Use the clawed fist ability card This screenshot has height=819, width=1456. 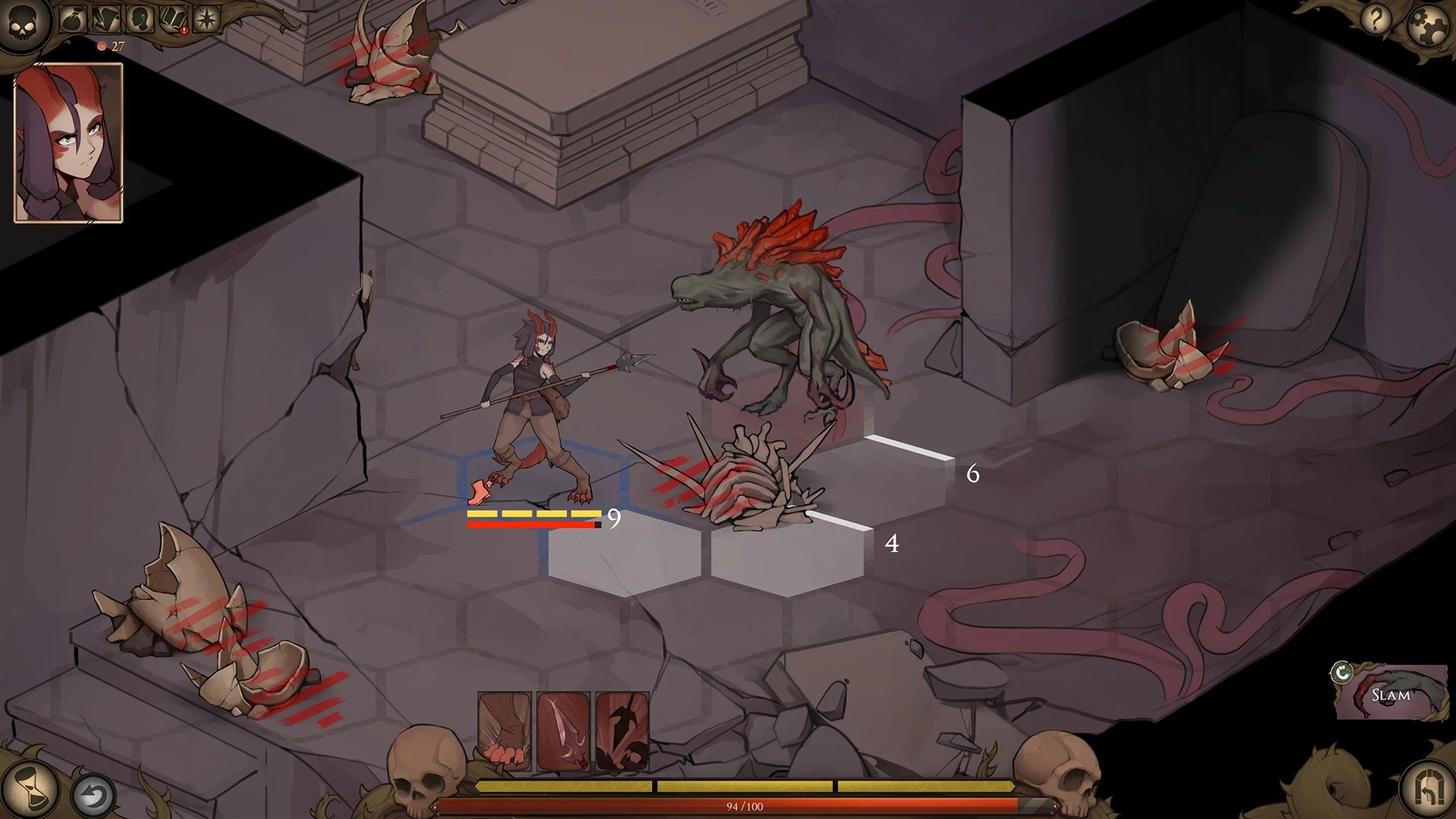tap(504, 732)
